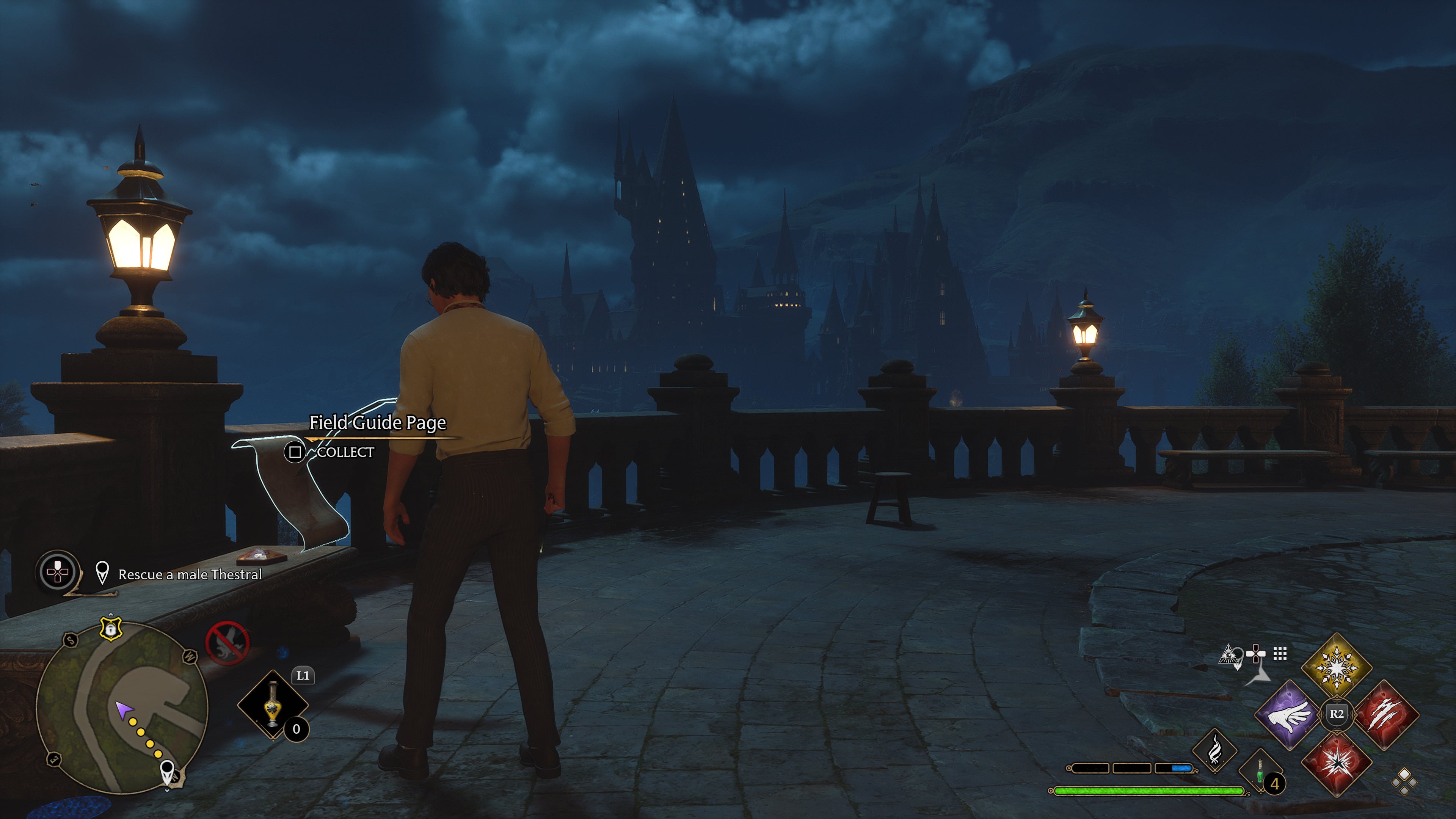Cast the red claw-slash spell
The image size is (1456, 819).
pyautogui.click(x=1385, y=715)
